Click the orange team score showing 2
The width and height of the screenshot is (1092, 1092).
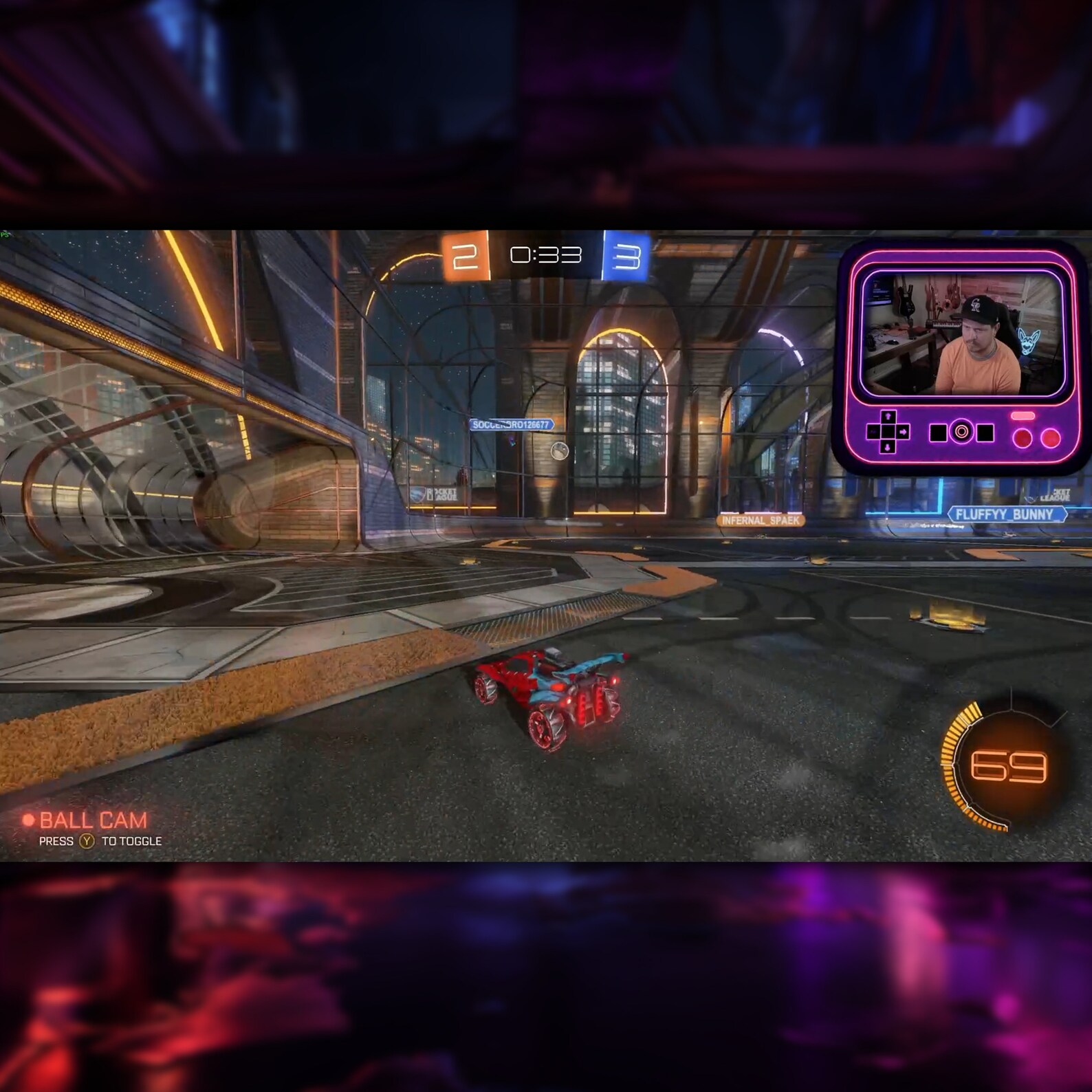(x=465, y=256)
